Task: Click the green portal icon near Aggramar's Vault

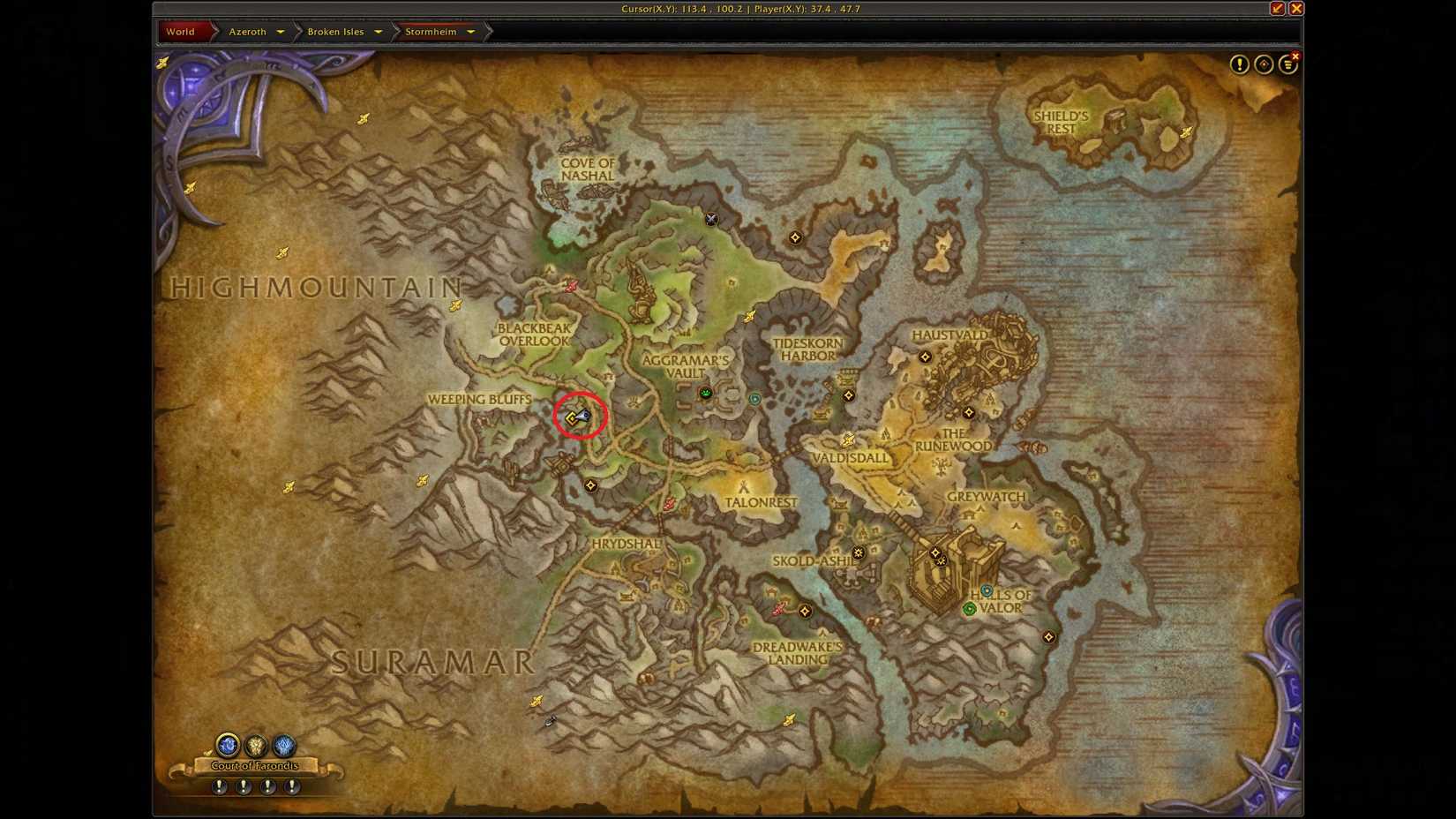Action: pos(705,394)
